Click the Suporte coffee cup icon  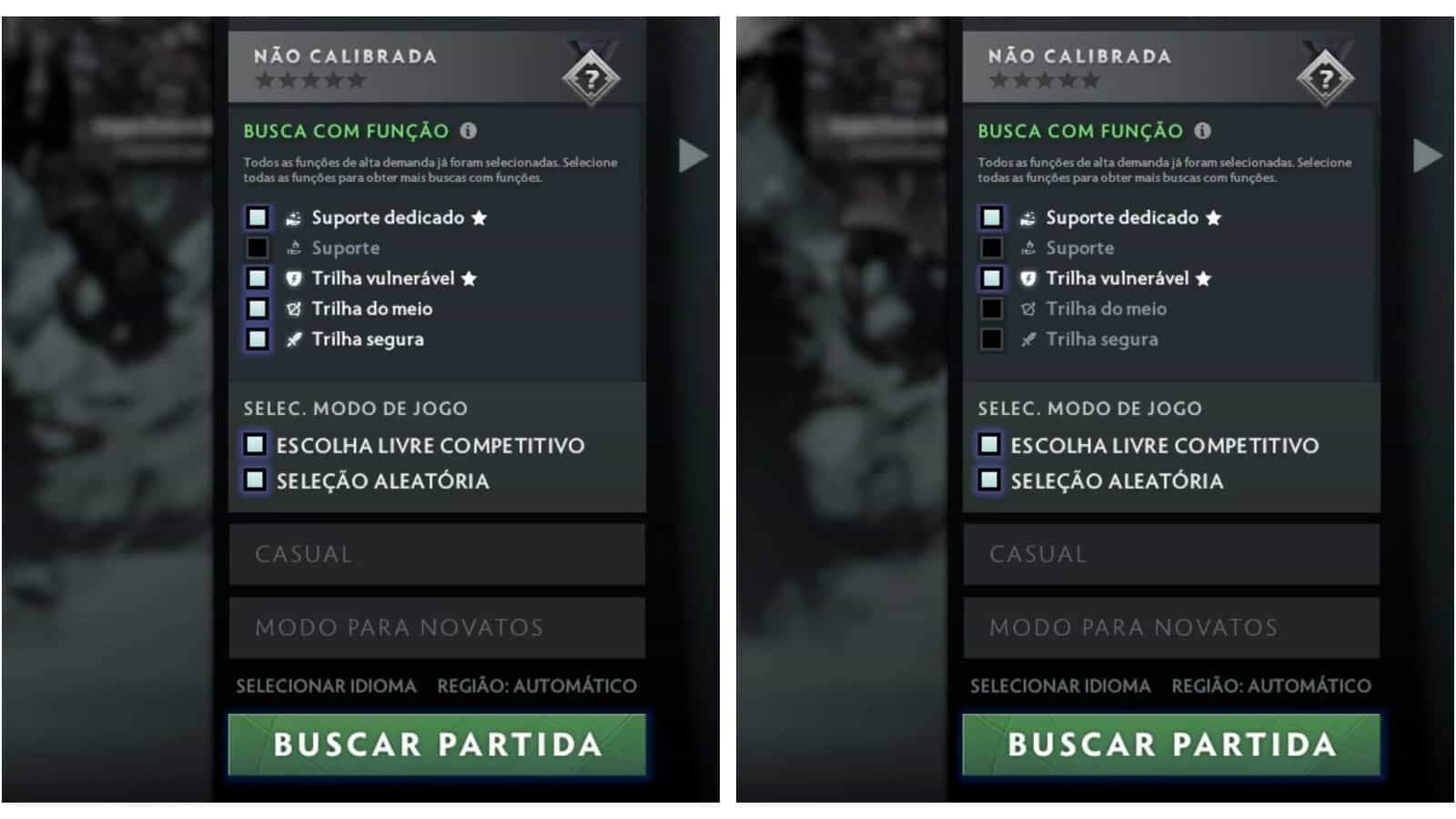293,248
